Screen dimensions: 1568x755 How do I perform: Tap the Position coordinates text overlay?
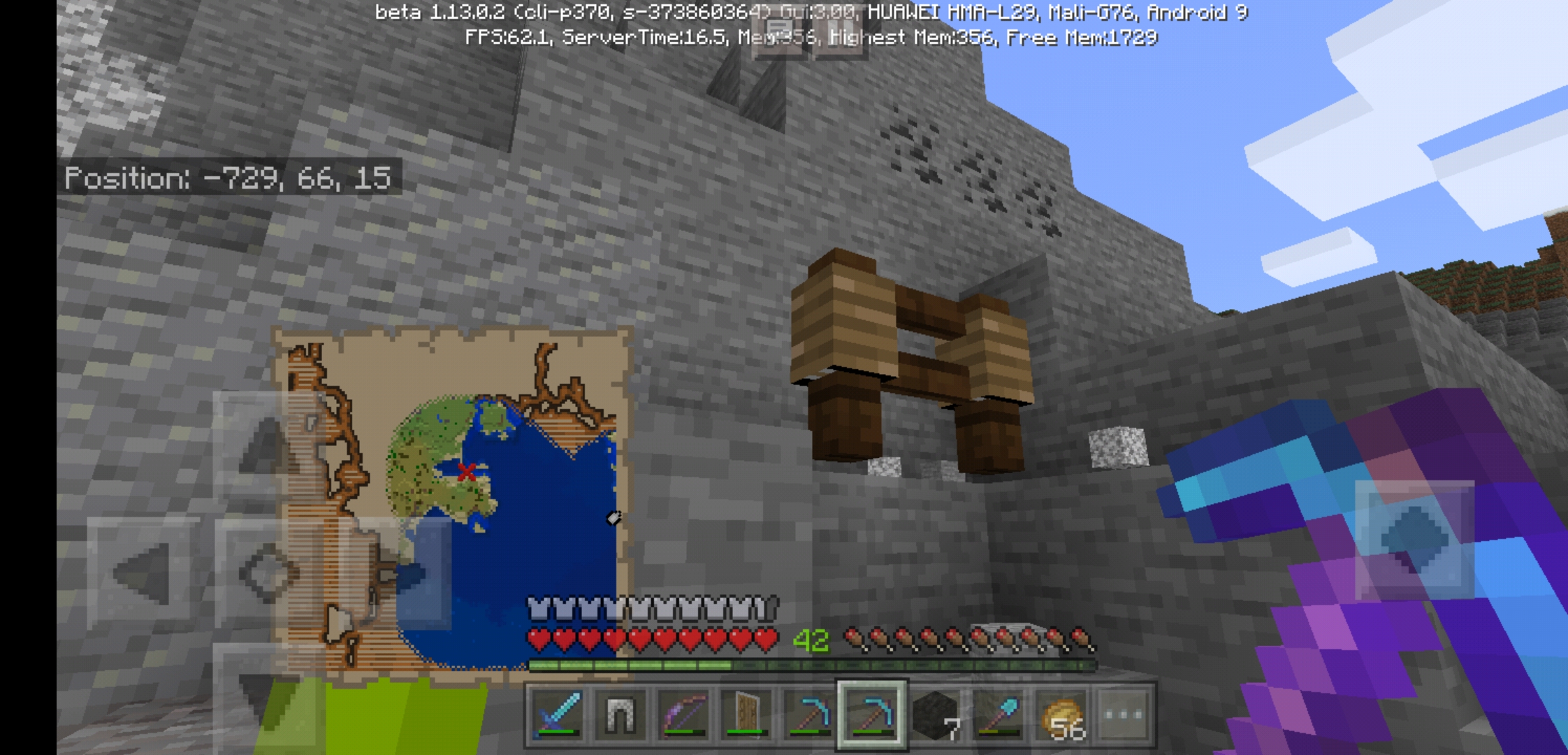(231, 180)
